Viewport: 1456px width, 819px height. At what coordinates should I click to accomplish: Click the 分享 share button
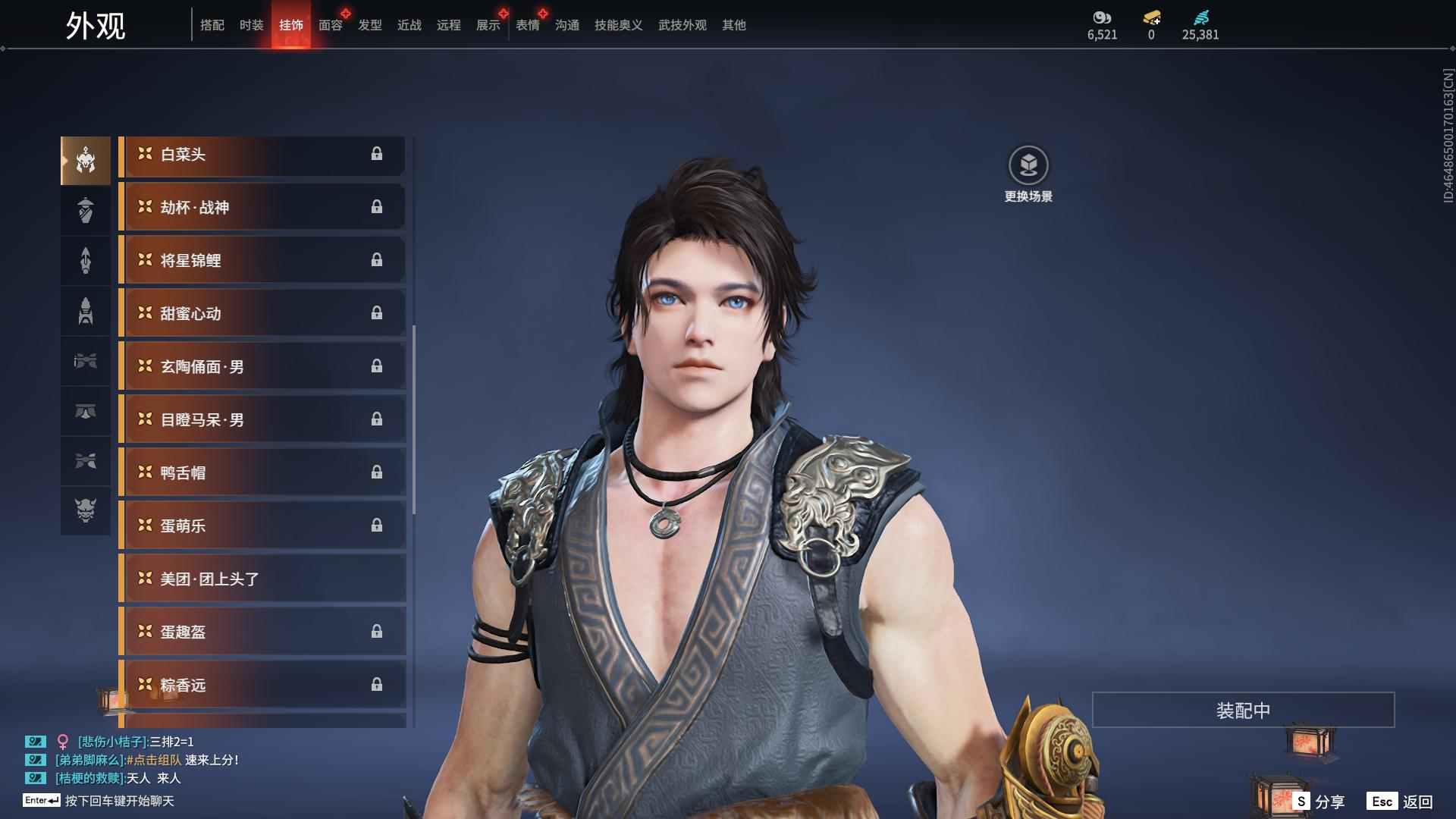coord(1319,802)
